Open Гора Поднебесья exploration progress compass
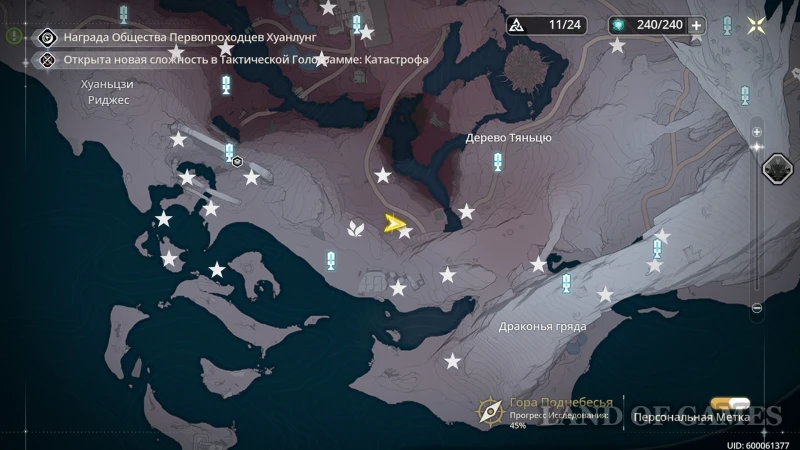 (x=489, y=410)
